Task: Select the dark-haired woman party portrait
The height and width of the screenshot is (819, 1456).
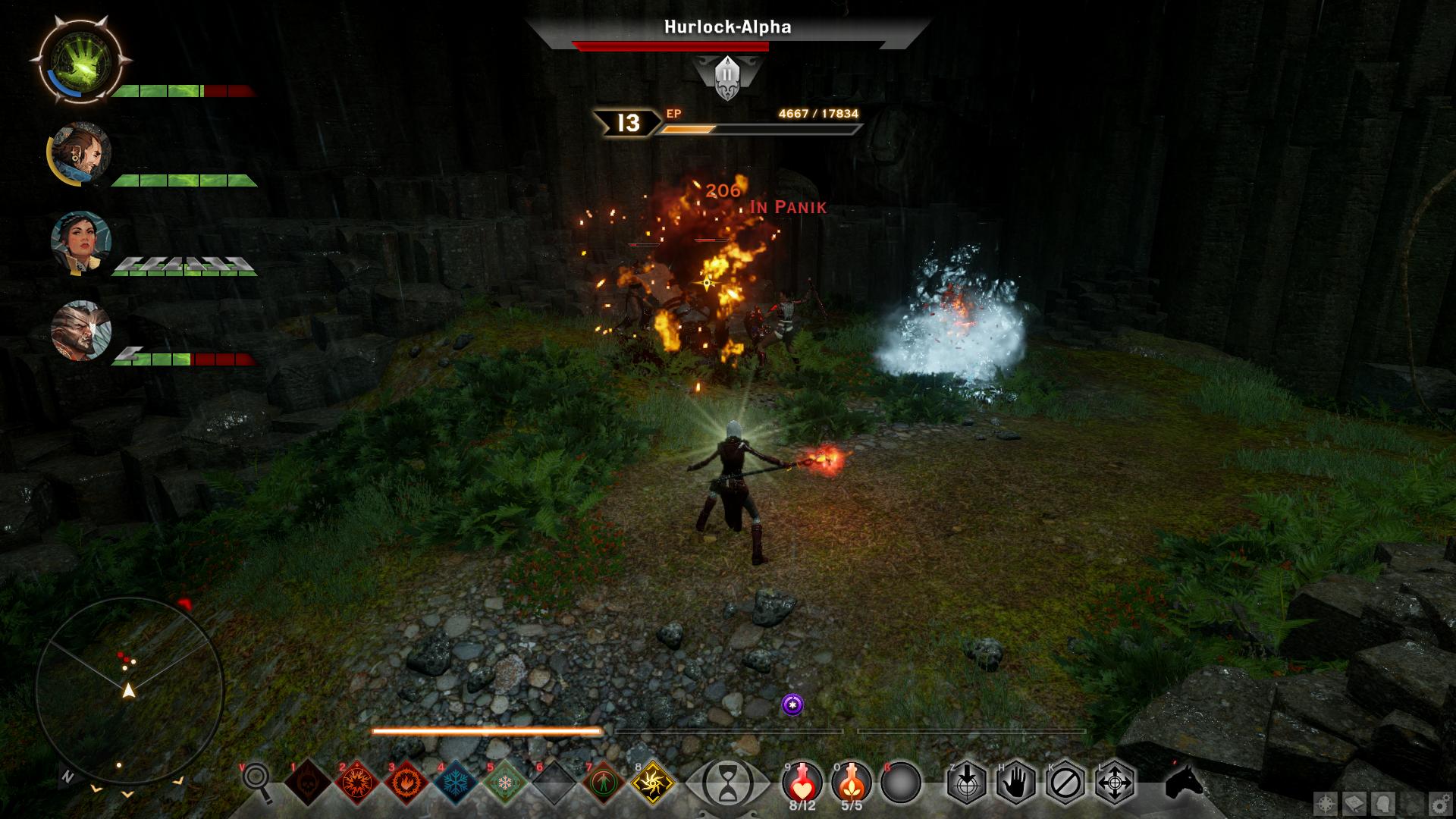Action: tap(81, 243)
